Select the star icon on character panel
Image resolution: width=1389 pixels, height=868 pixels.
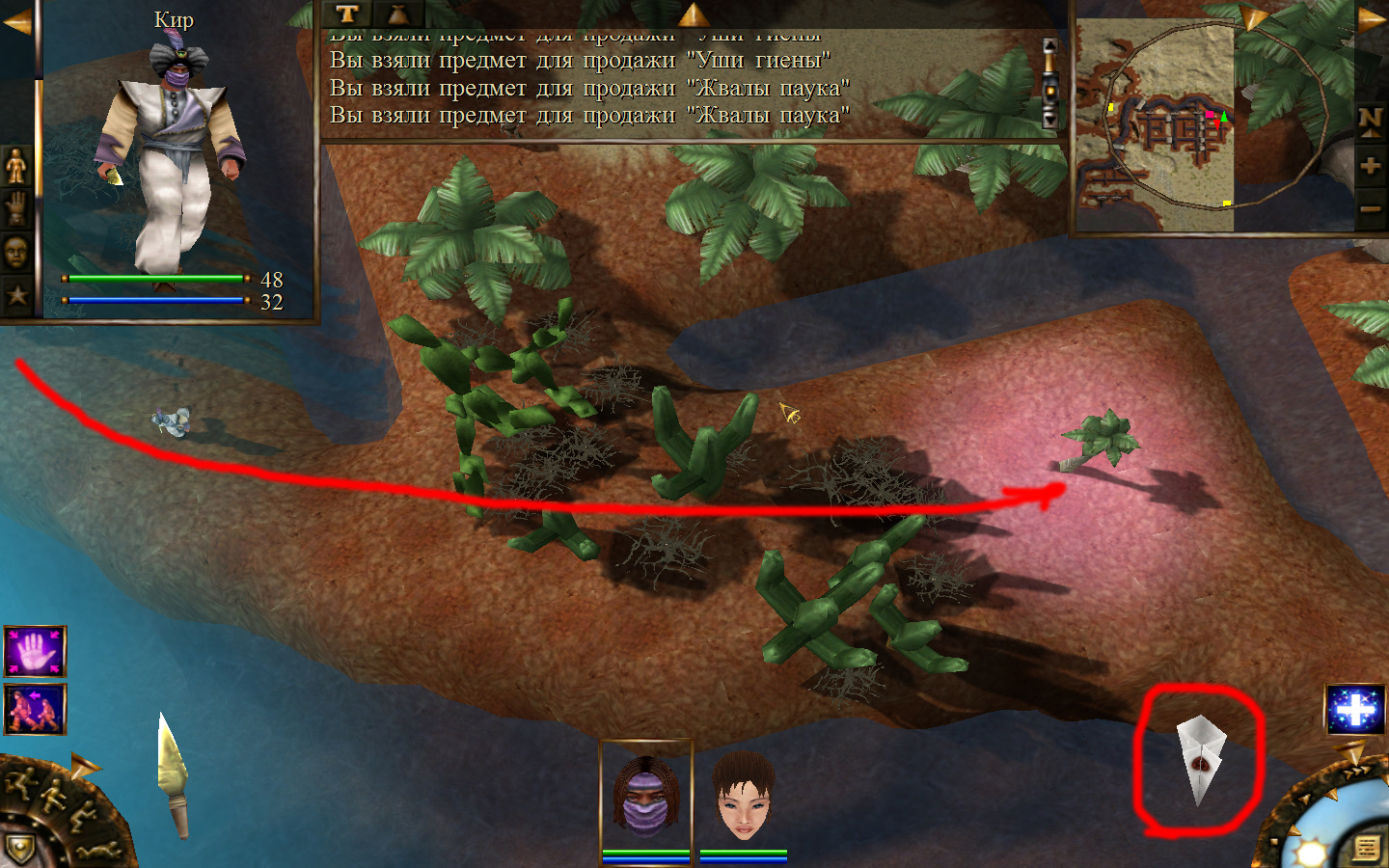pyautogui.click(x=16, y=295)
